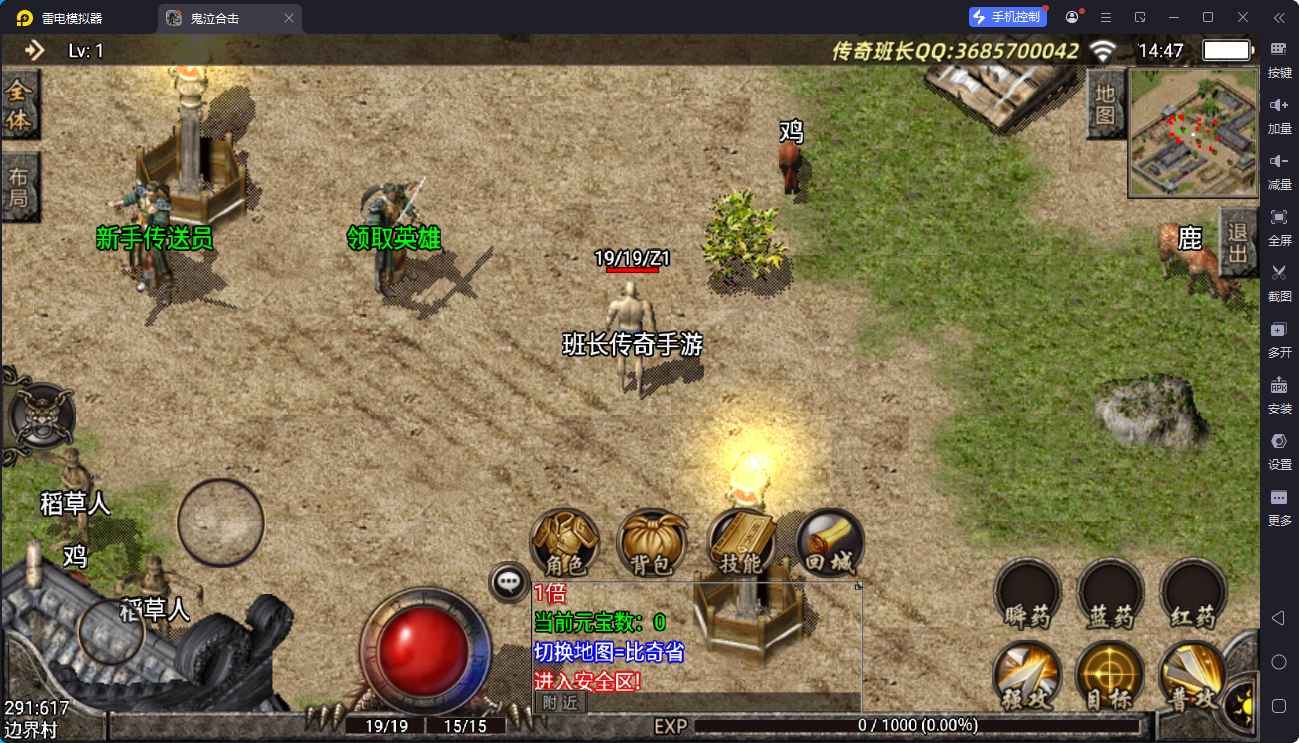Select the 全体 side button

(19, 104)
